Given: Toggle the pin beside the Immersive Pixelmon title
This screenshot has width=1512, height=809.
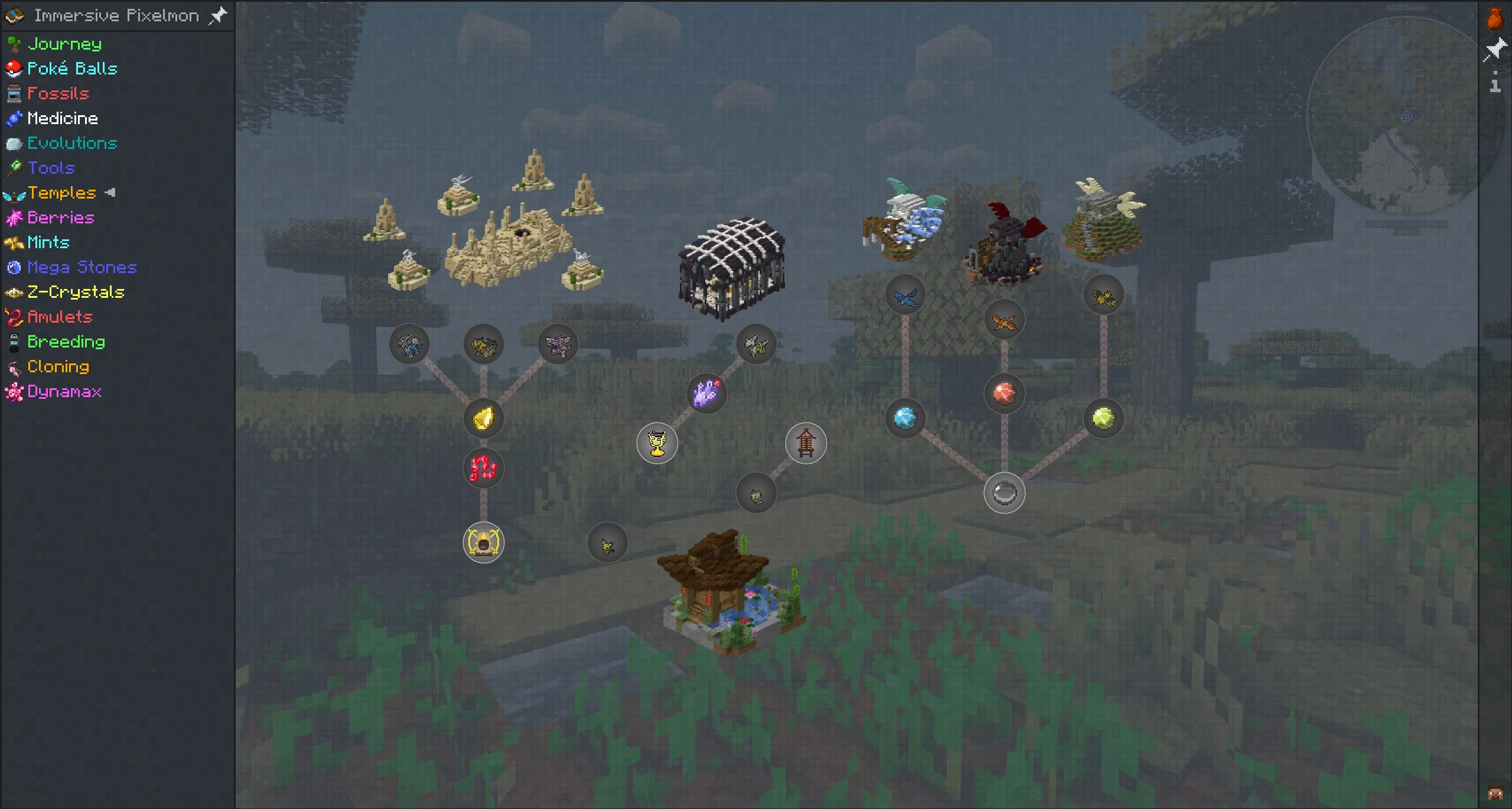Looking at the screenshot, I should 218,15.
